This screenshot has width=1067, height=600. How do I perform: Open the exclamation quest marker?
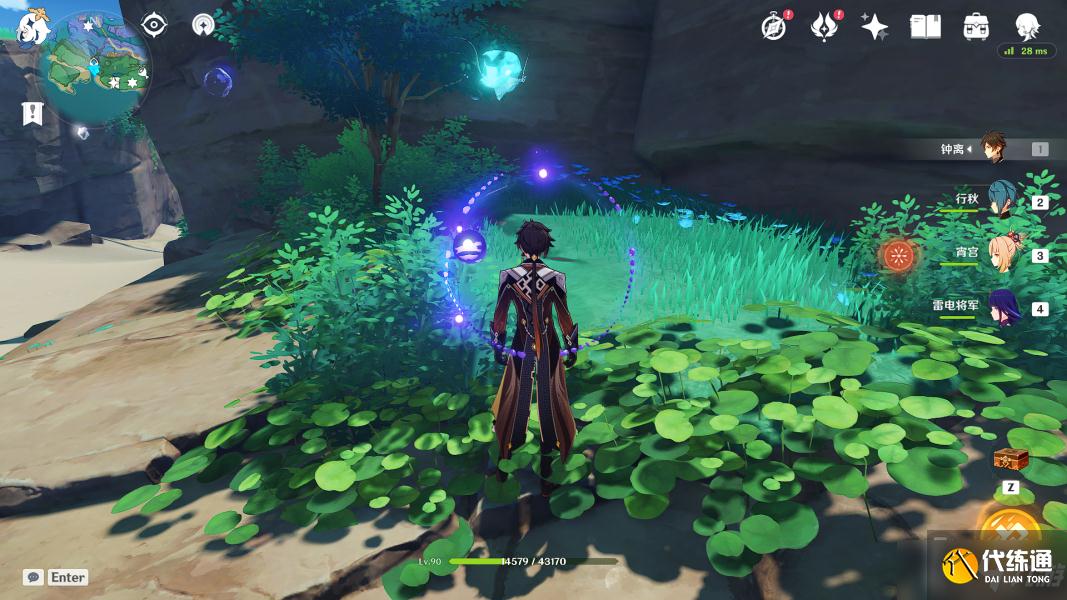(x=32, y=113)
